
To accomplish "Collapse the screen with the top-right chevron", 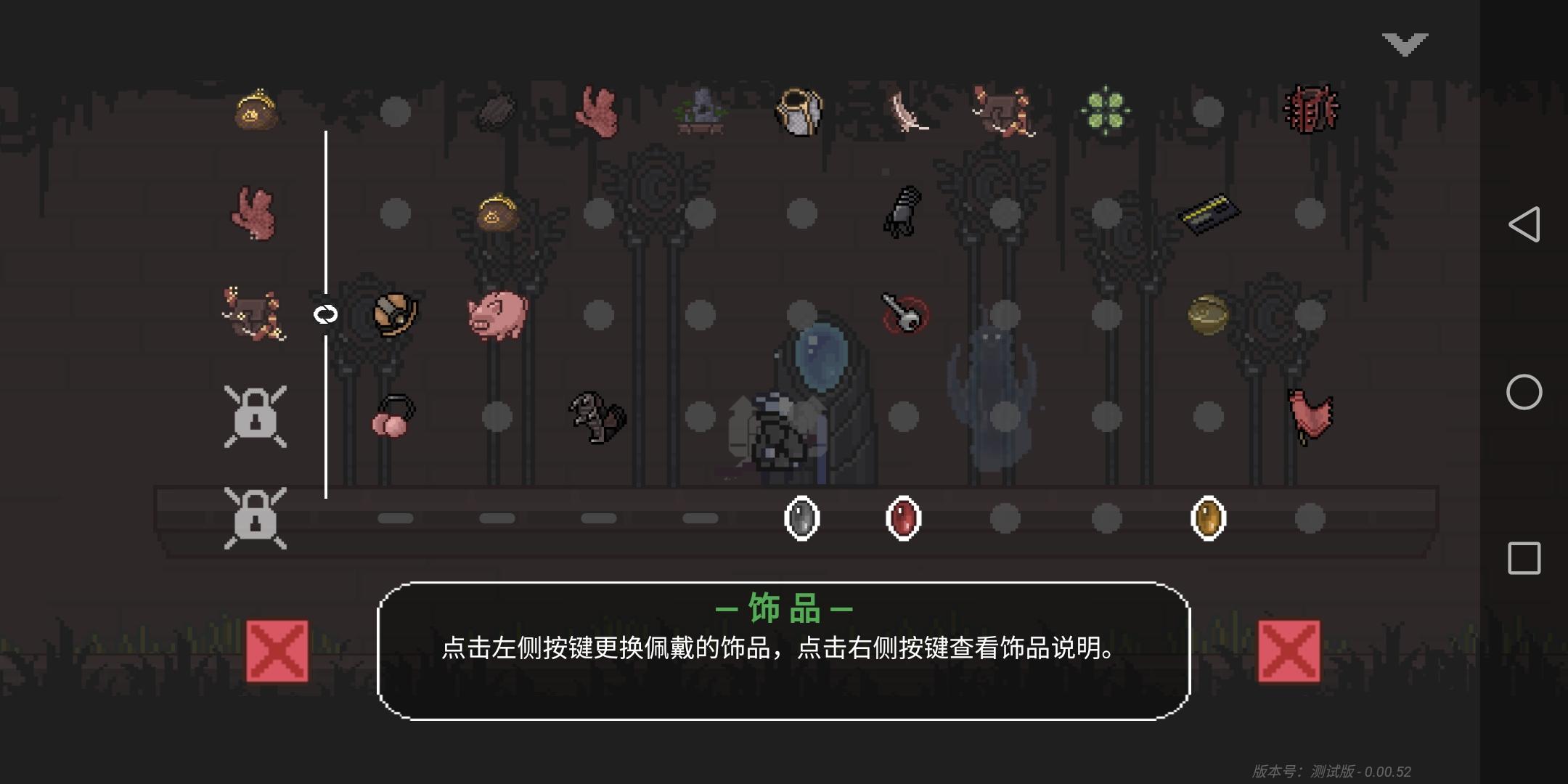I will (1405, 44).
